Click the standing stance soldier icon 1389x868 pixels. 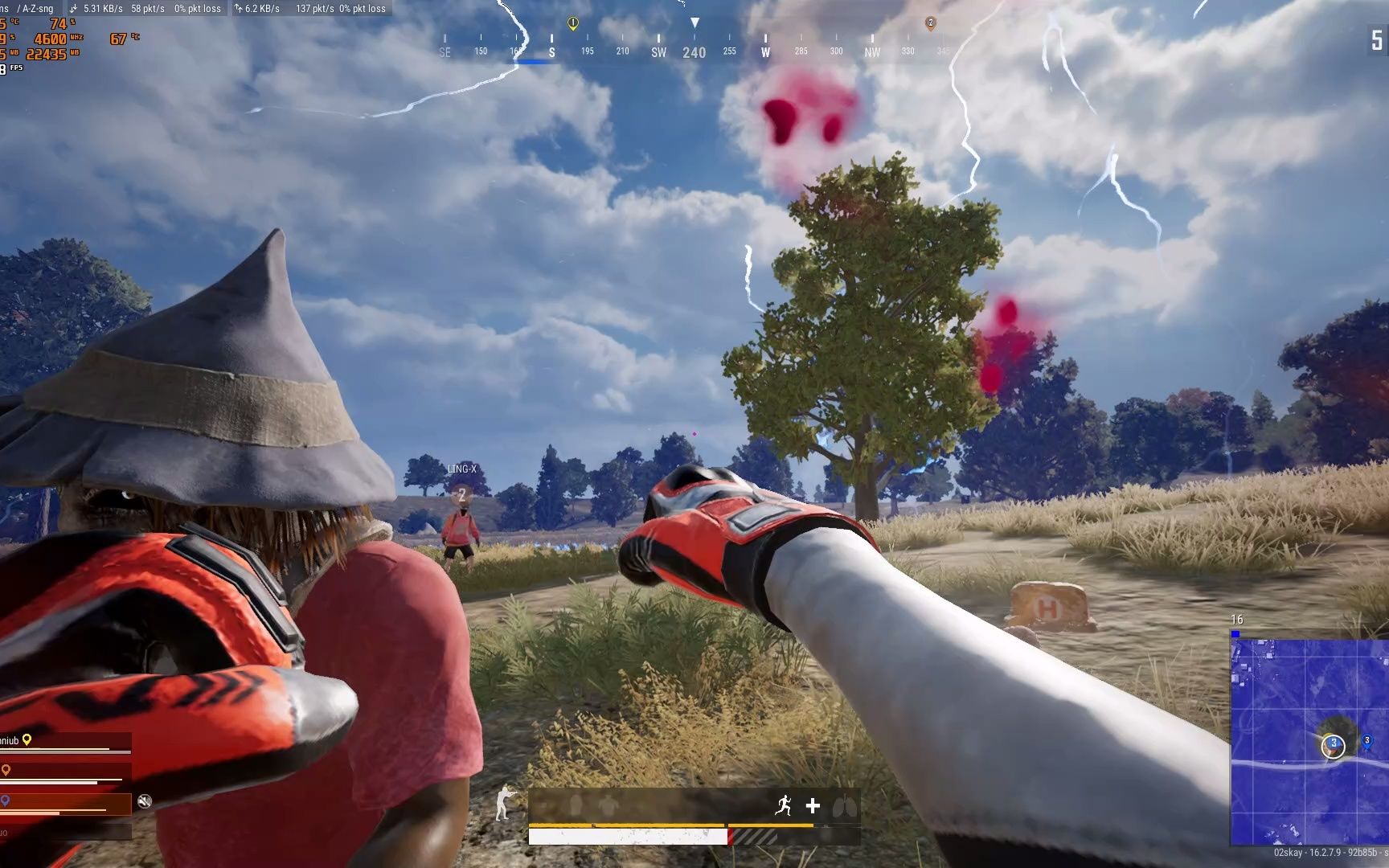pos(504,802)
